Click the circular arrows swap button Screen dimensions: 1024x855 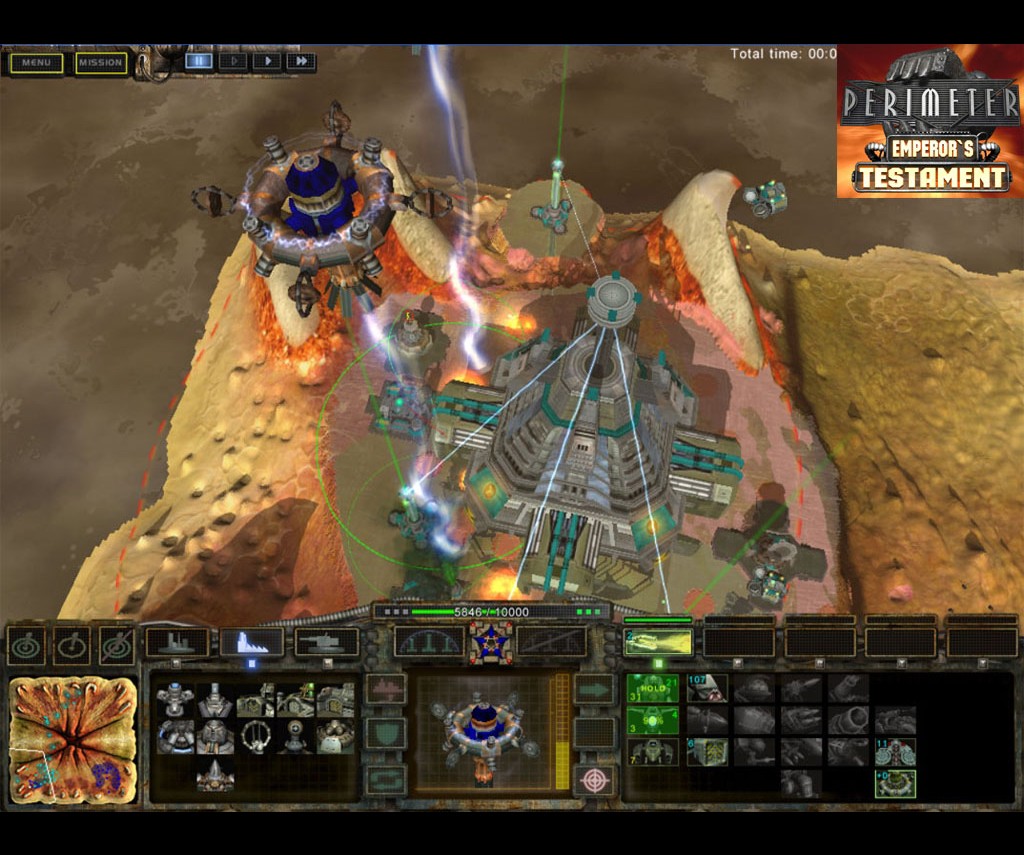click(x=385, y=780)
